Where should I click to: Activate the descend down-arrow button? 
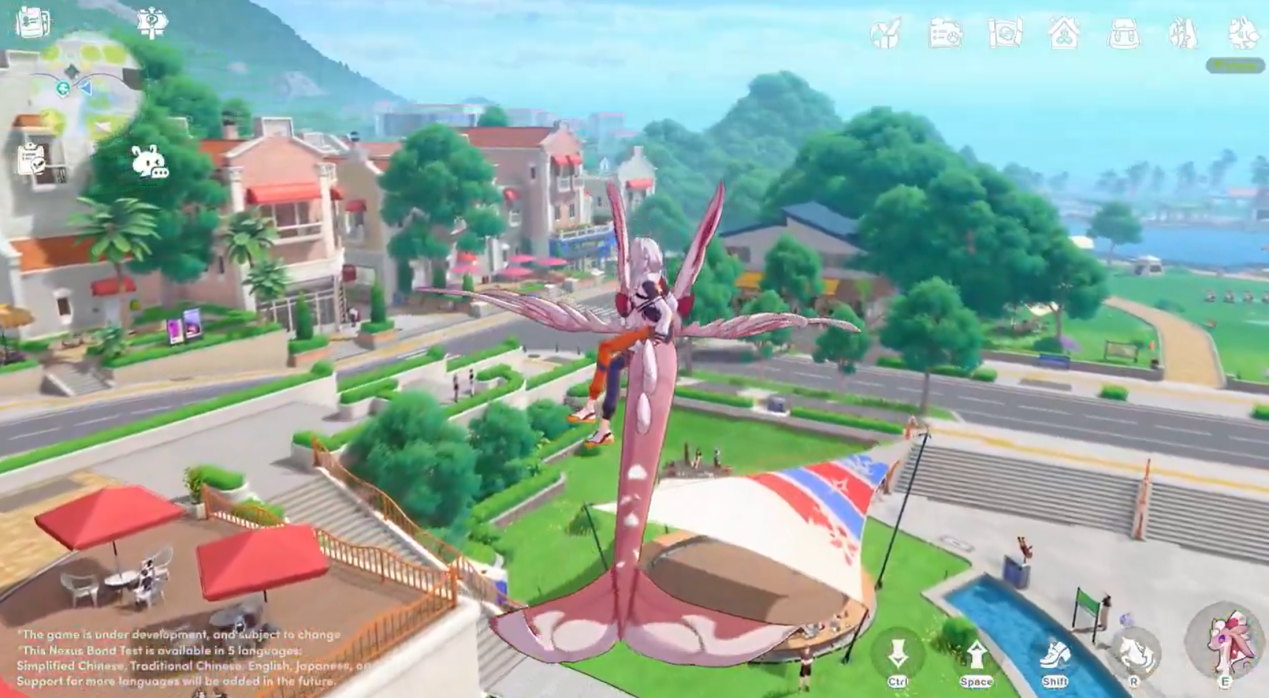897,655
